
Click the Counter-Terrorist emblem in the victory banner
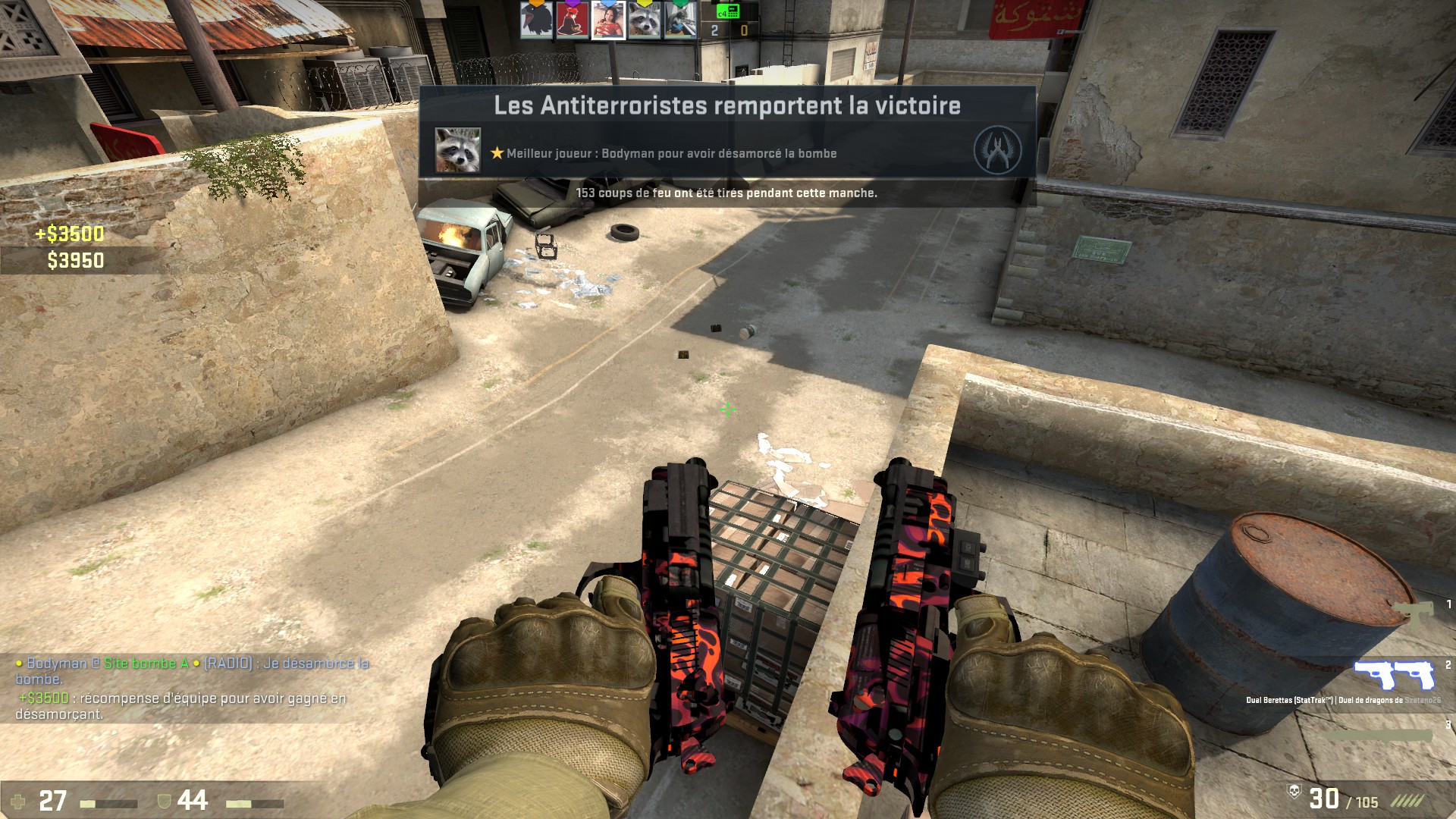(996, 149)
